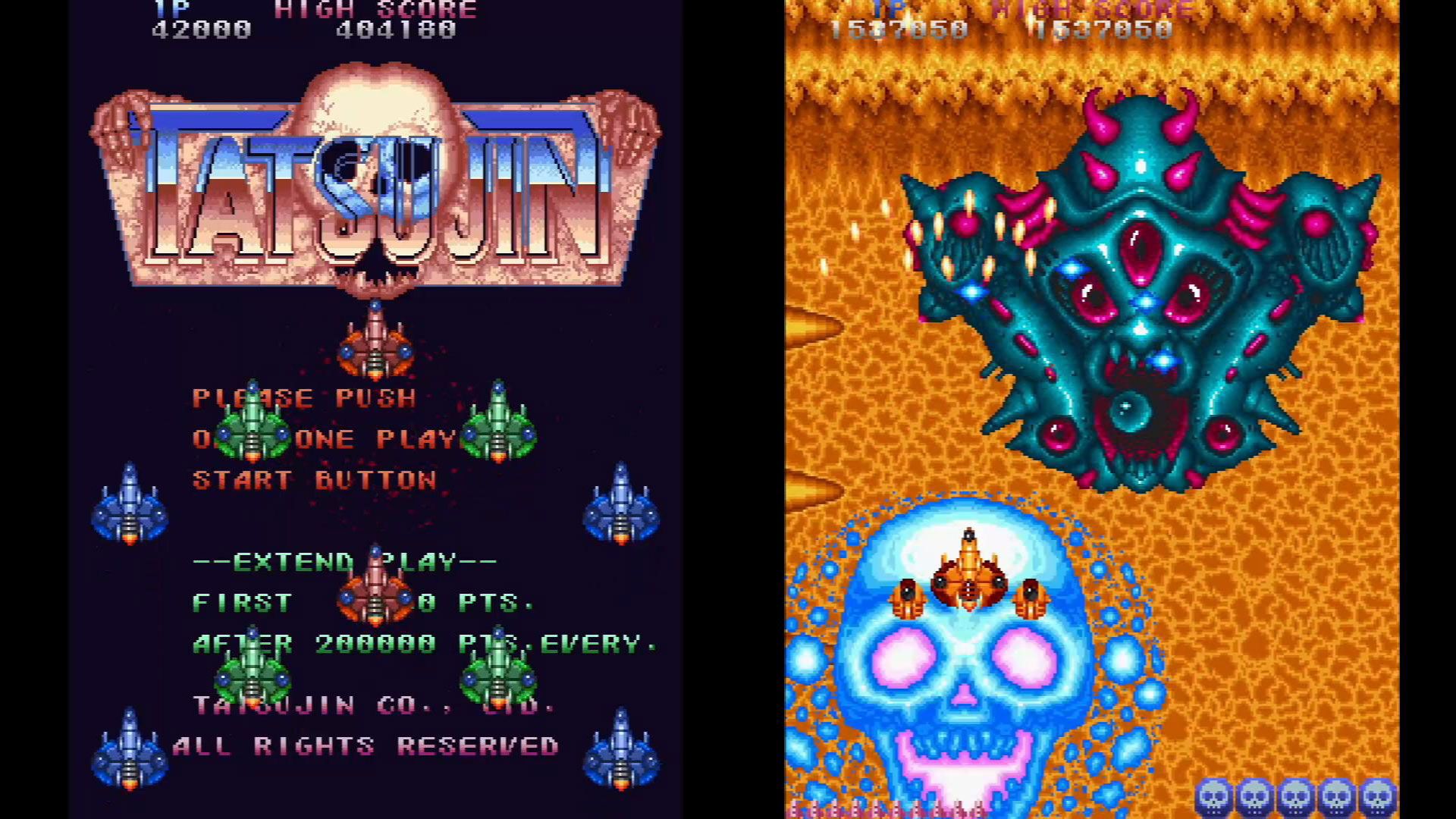Click the START BUTTON text
Image resolution: width=1456 pixels, height=819 pixels.
(x=313, y=479)
